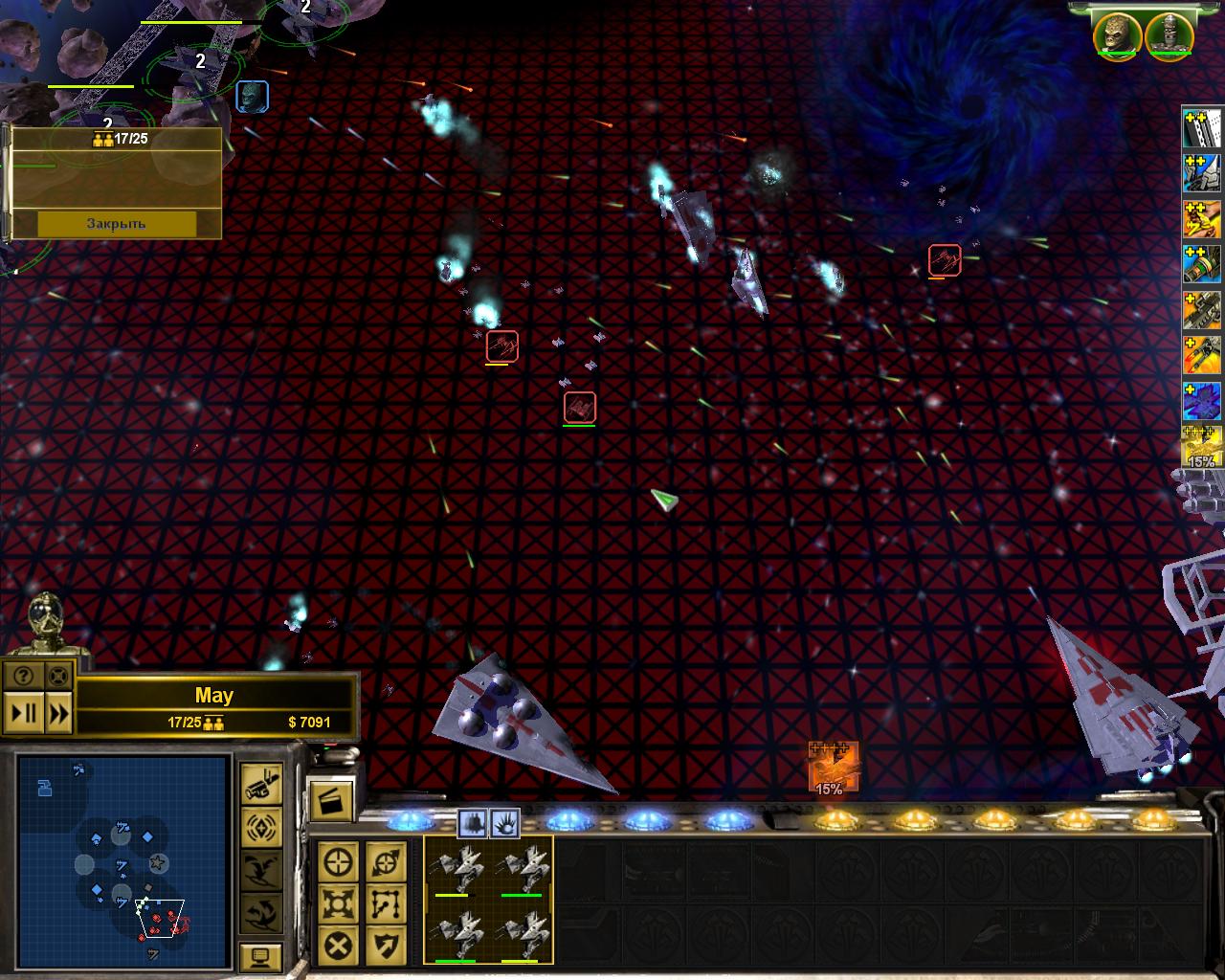This screenshot has width=1225, height=980.
Task: Activate the fast forward speed button
Action: pyautogui.click(x=58, y=713)
